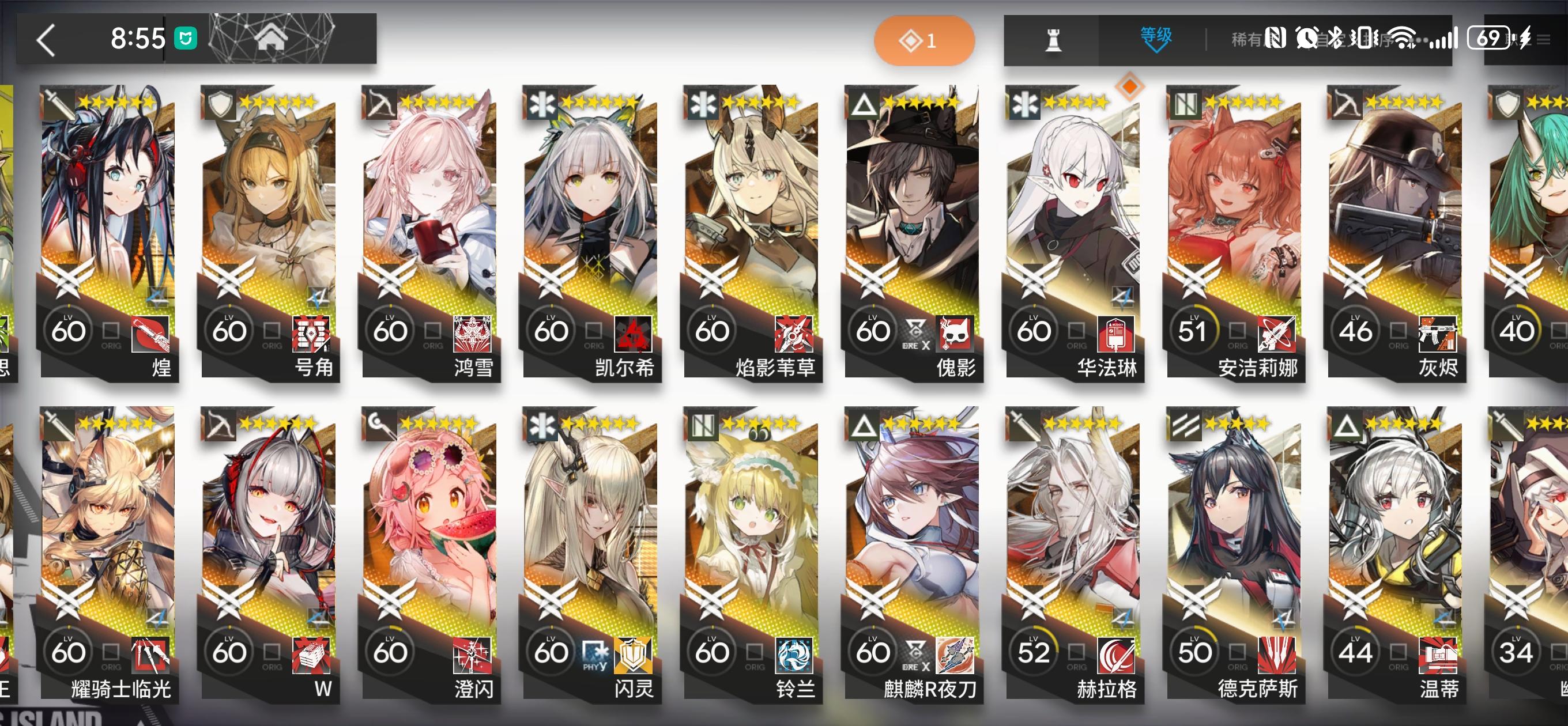Screen dimensions: 1568x726
Task: Click 赫拉格's level 52 progress ring
Action: pyautogui.click(x=1033, y=650)
